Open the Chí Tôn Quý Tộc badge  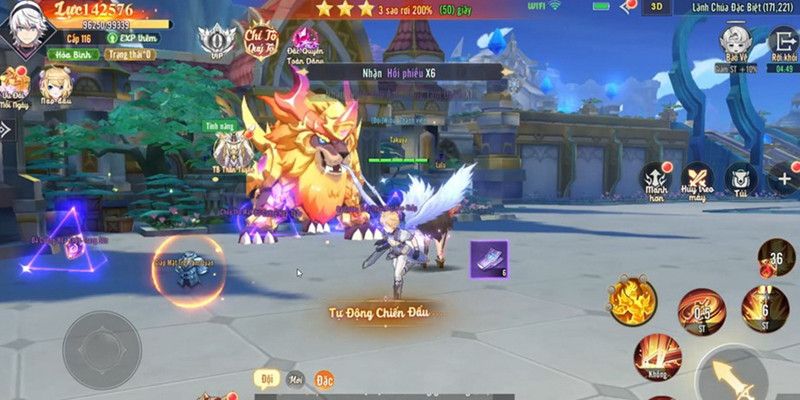pos(260,38)
